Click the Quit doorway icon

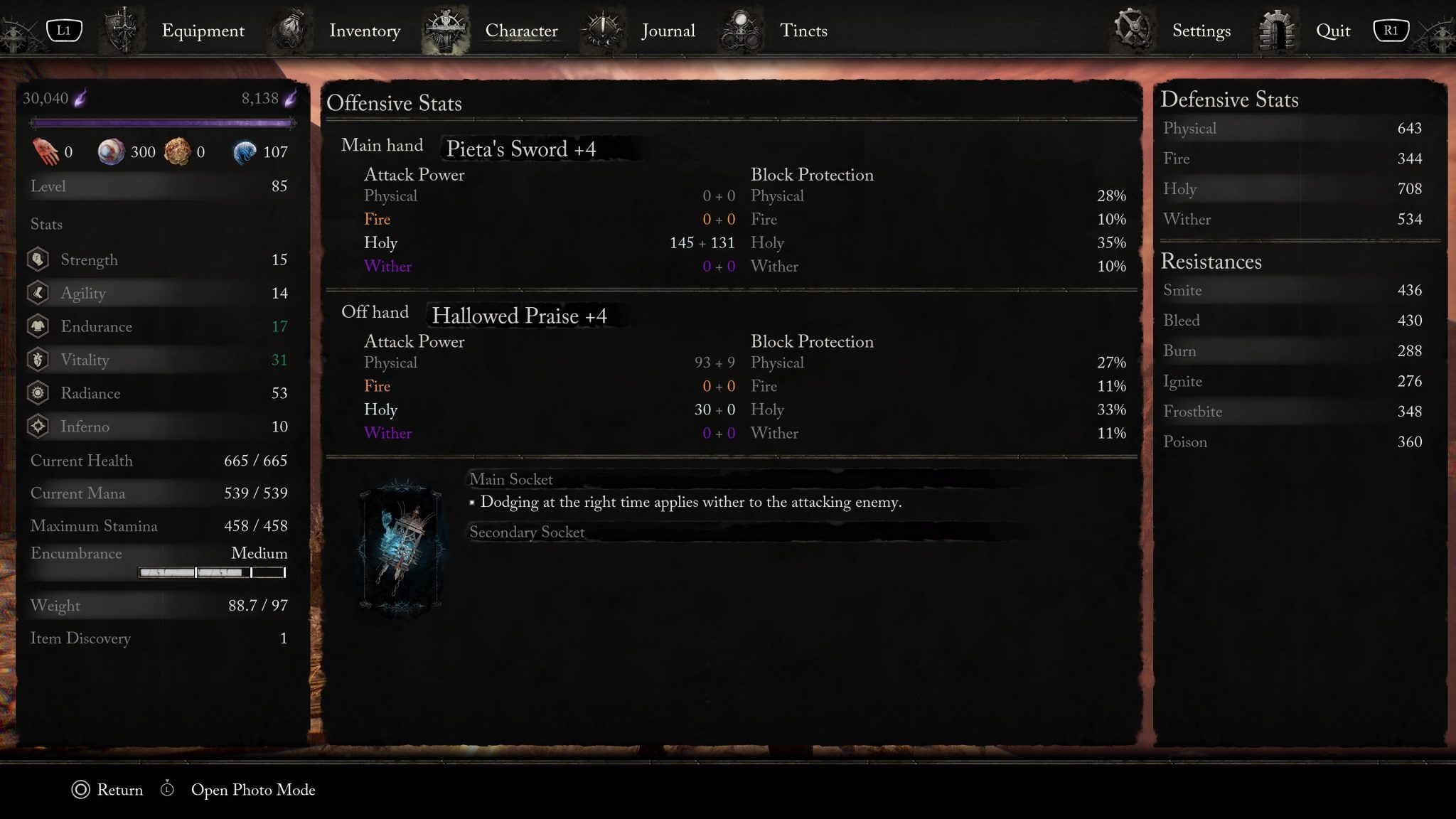tap(1278, 30)
